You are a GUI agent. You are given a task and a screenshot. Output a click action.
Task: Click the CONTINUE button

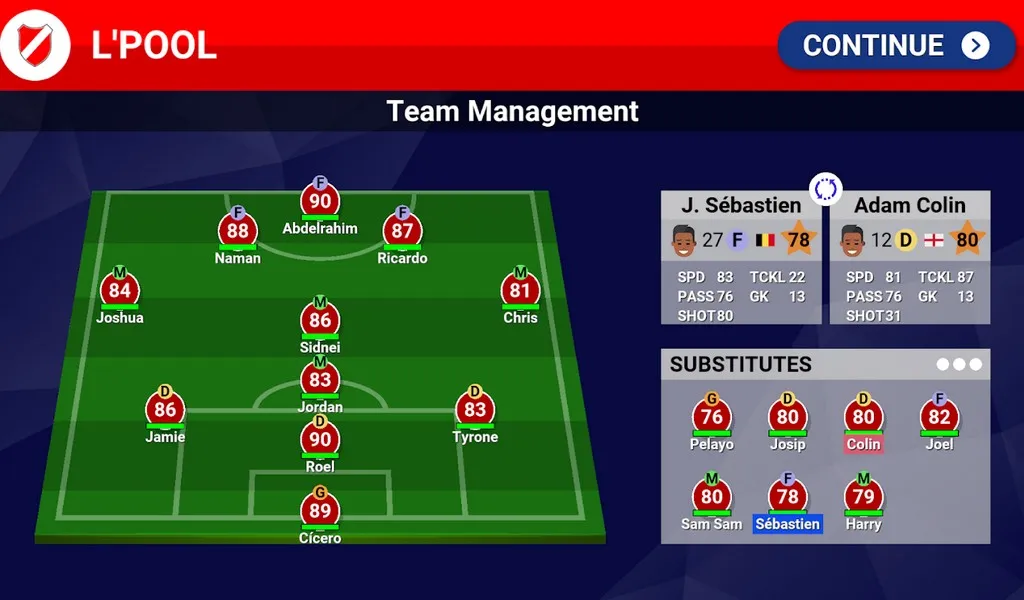[896, 45]
